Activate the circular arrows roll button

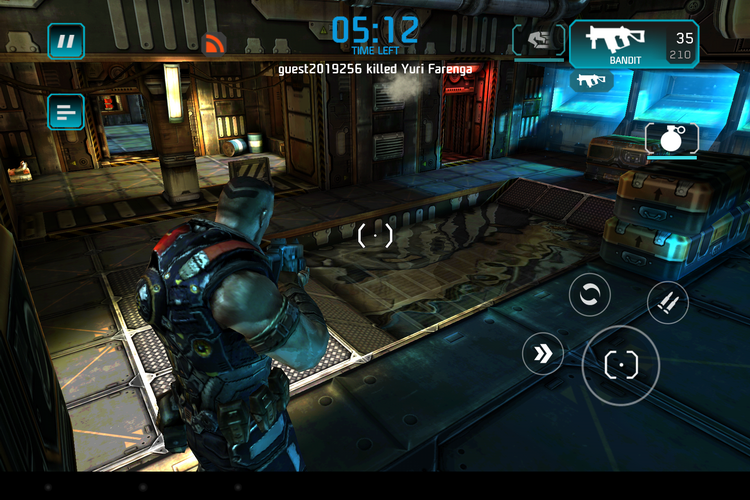(590, 295)
